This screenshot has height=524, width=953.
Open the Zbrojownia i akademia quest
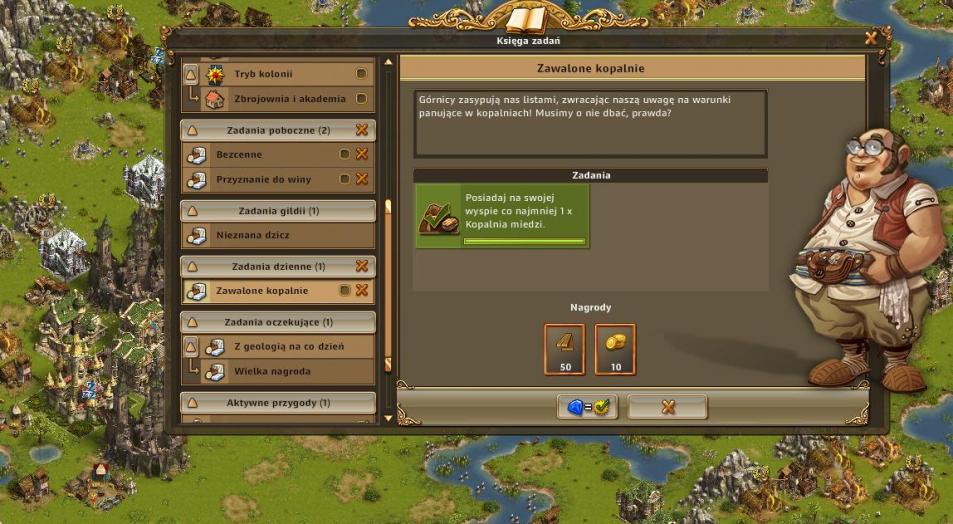point(277,99)
